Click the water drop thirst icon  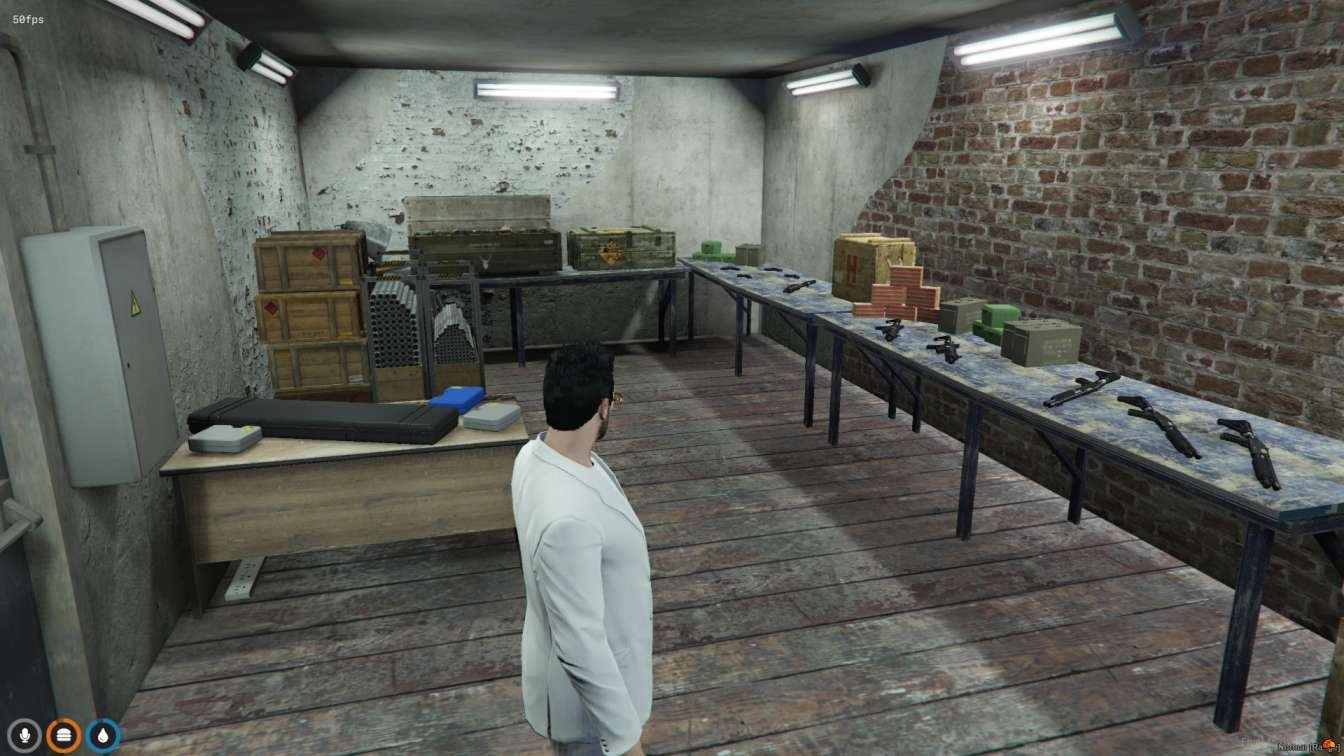click(x=102, y=735)
